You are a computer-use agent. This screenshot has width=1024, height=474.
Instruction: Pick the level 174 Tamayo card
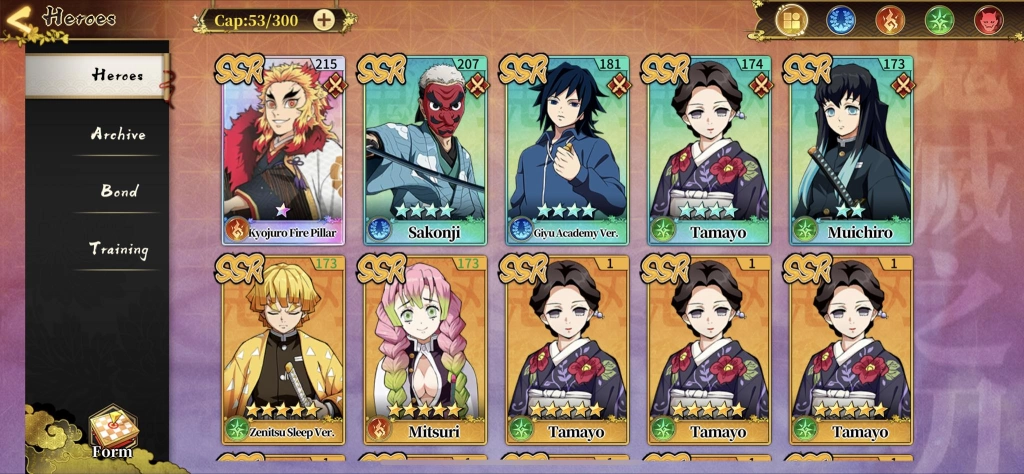click(709, 150)
